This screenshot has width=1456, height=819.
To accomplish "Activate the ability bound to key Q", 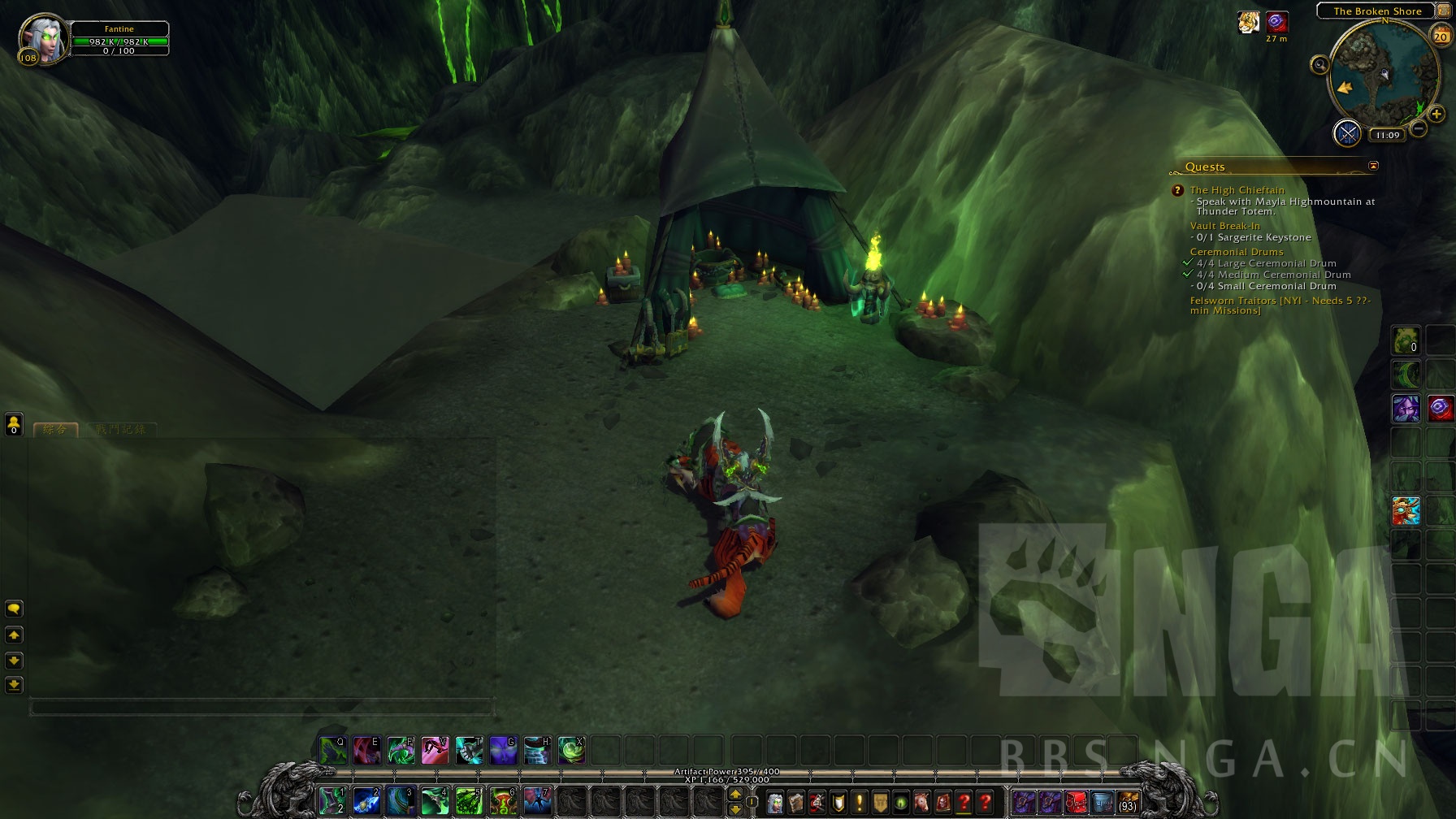I will coord(333,751).
